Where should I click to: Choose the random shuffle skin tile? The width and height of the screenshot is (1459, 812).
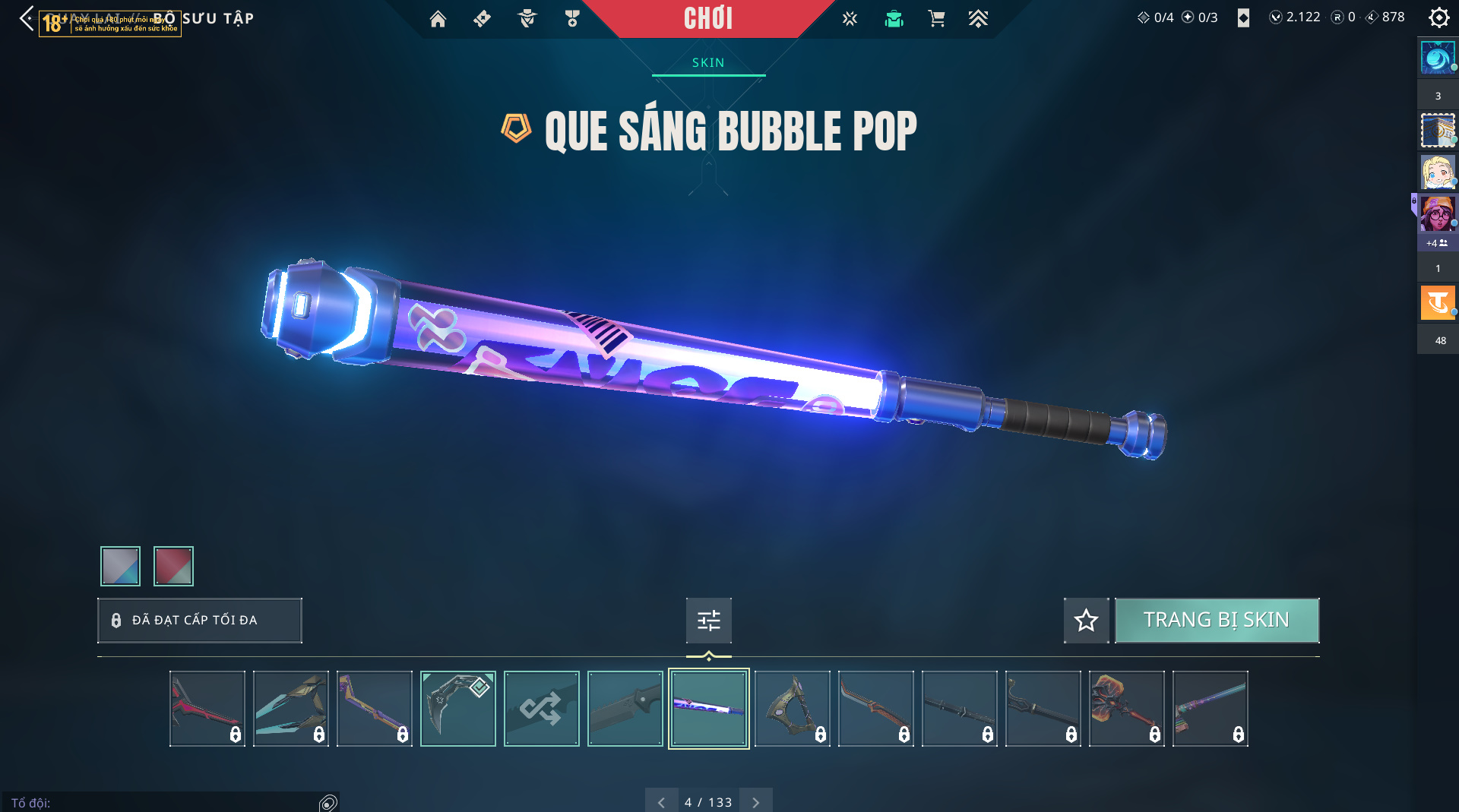[541, 709]
